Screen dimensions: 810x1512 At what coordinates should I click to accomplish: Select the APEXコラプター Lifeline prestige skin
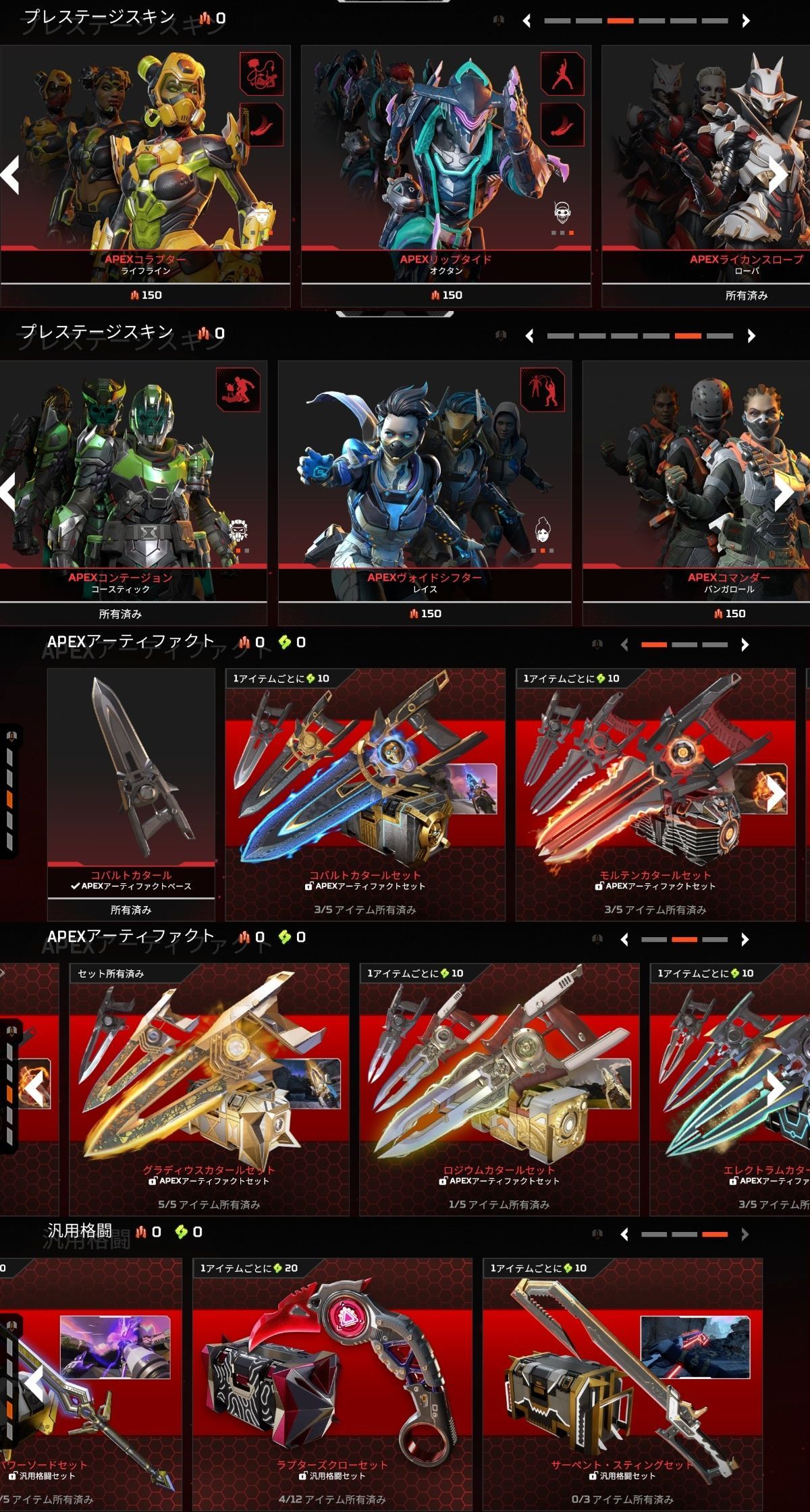click(145, 169)
